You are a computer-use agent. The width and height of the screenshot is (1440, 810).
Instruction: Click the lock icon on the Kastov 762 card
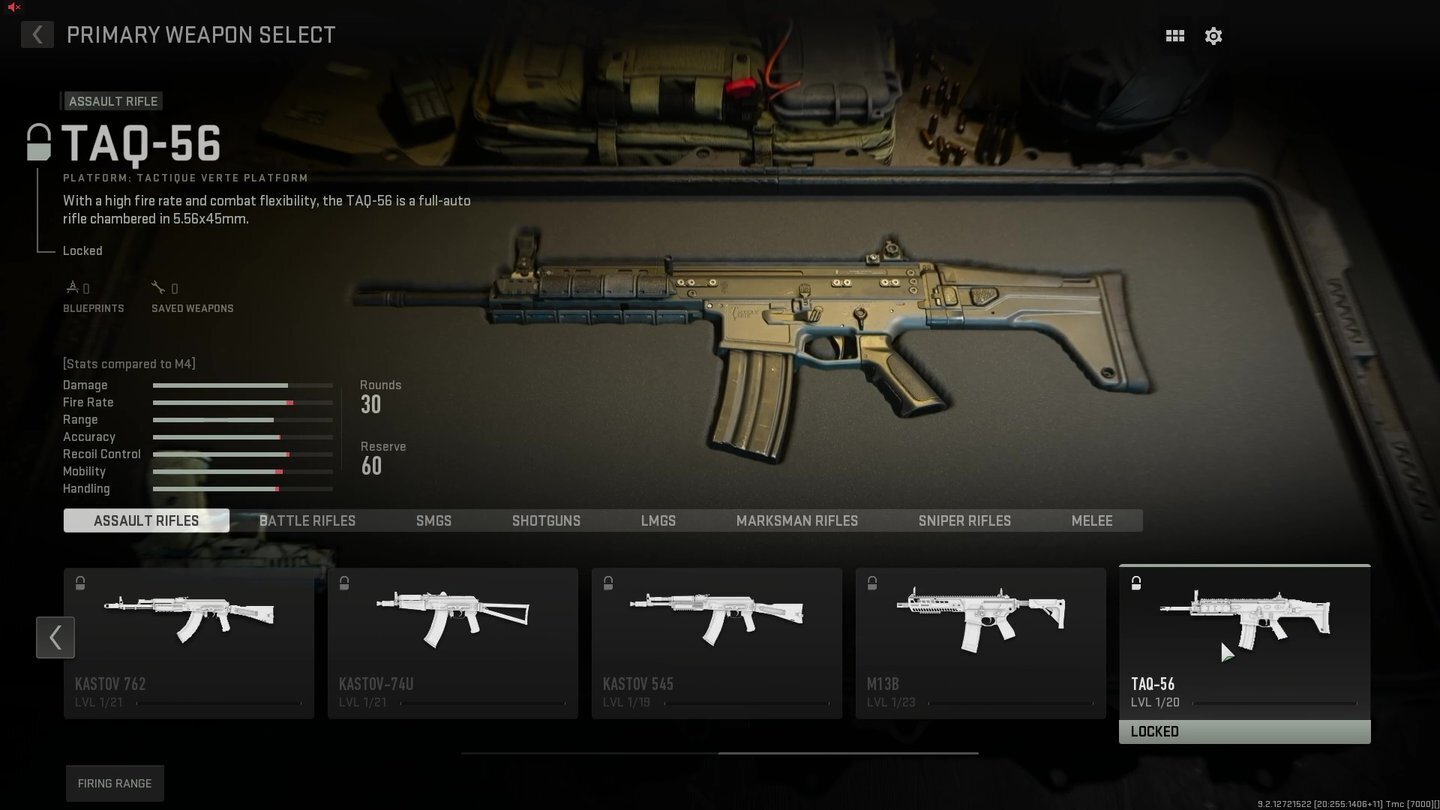80,583
